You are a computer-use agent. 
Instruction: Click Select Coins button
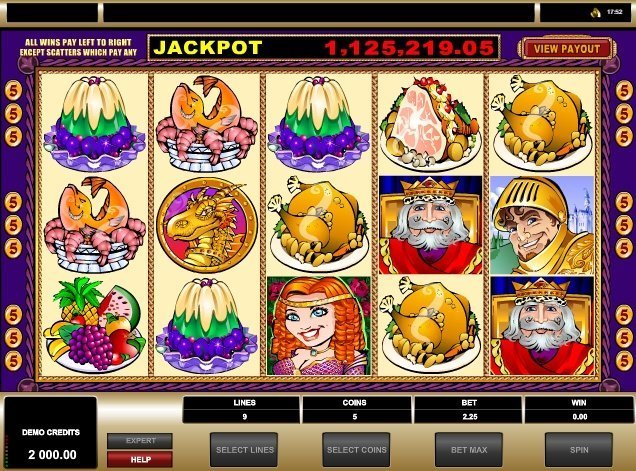(355, 450)
